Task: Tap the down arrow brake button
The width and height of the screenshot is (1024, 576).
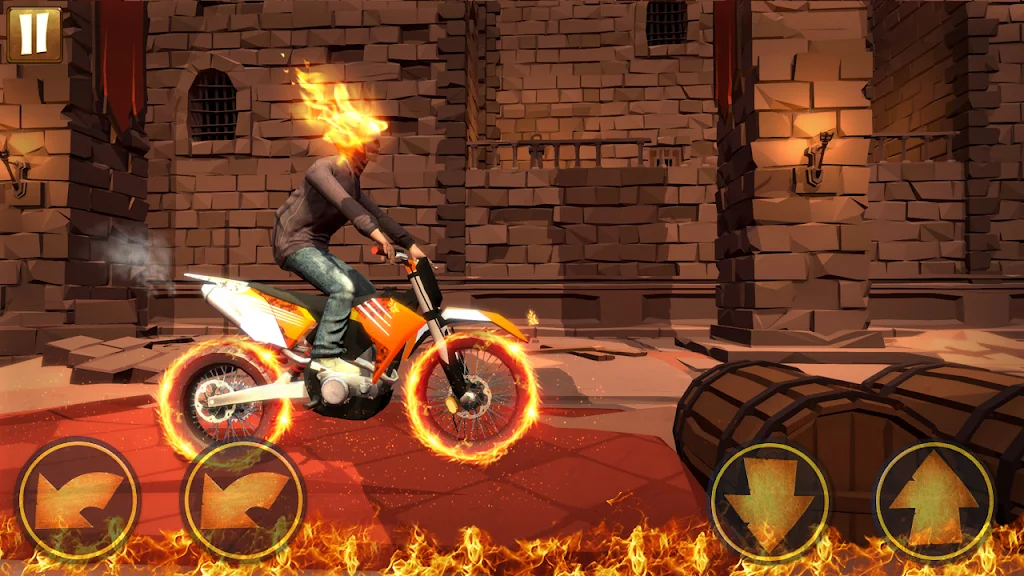Action: 770,499
